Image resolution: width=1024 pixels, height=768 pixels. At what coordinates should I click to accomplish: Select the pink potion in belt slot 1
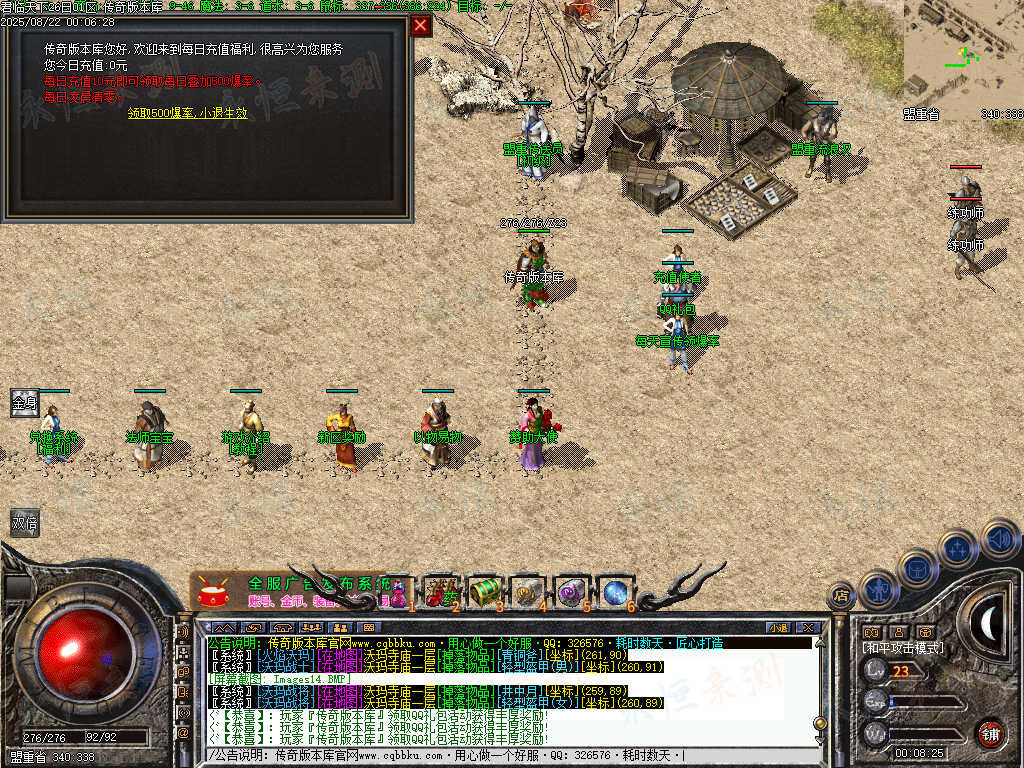click(x=398, y=592)
